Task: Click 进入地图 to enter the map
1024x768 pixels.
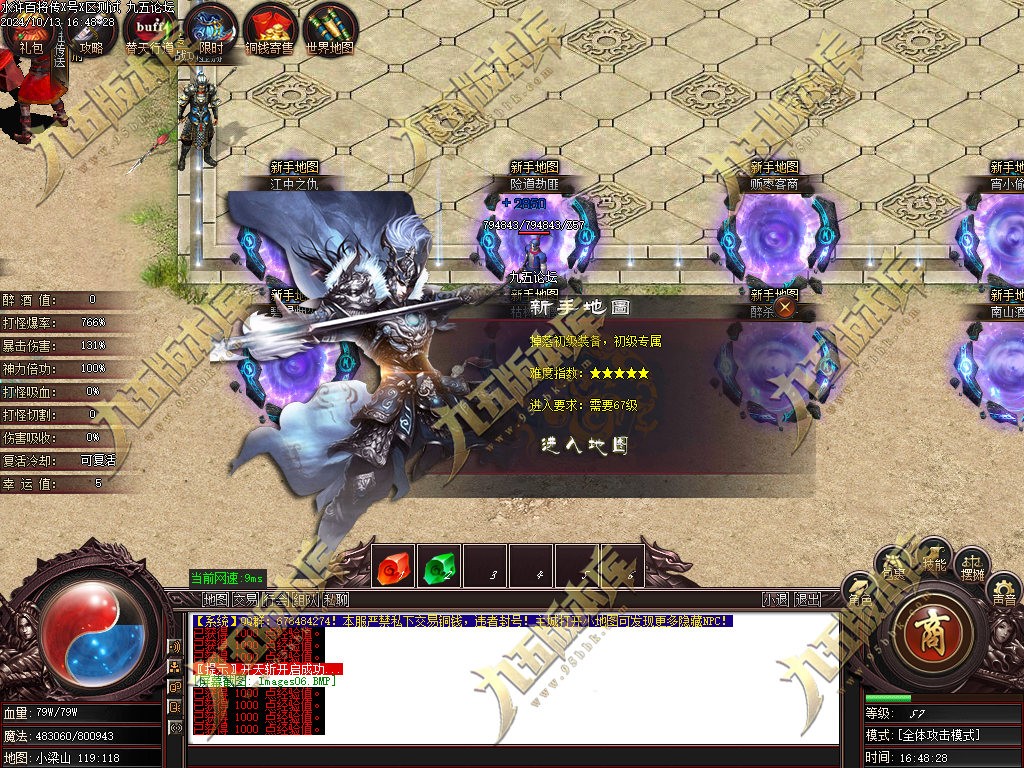Action: (585, 445)
